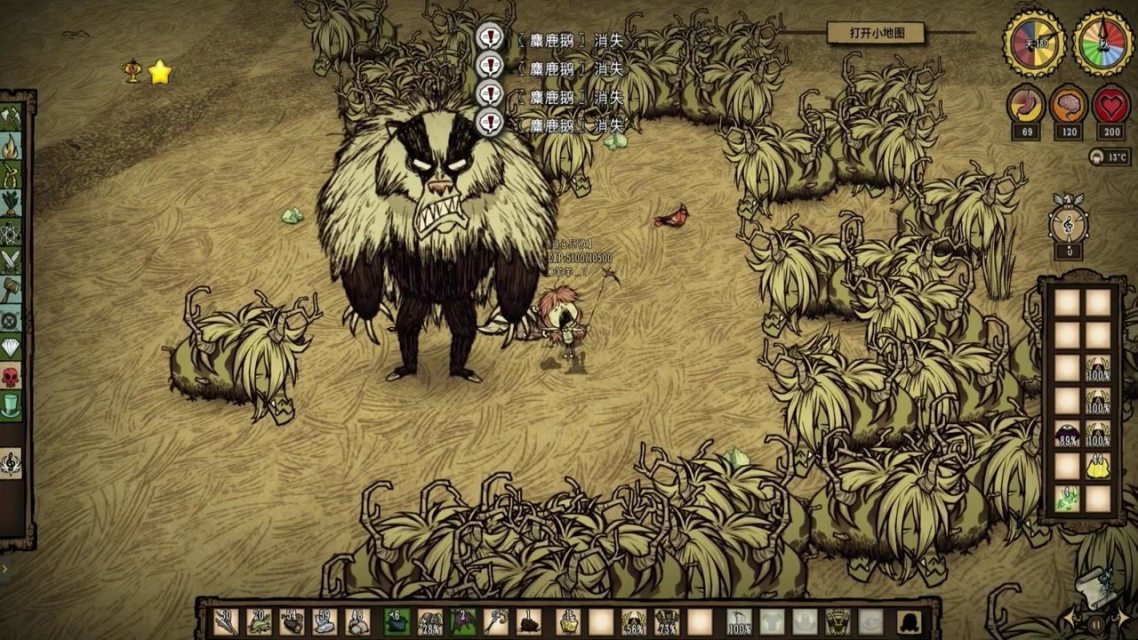Select the equipped hand tool at 100%
The image size is (1138, 640).
(739, 622)
